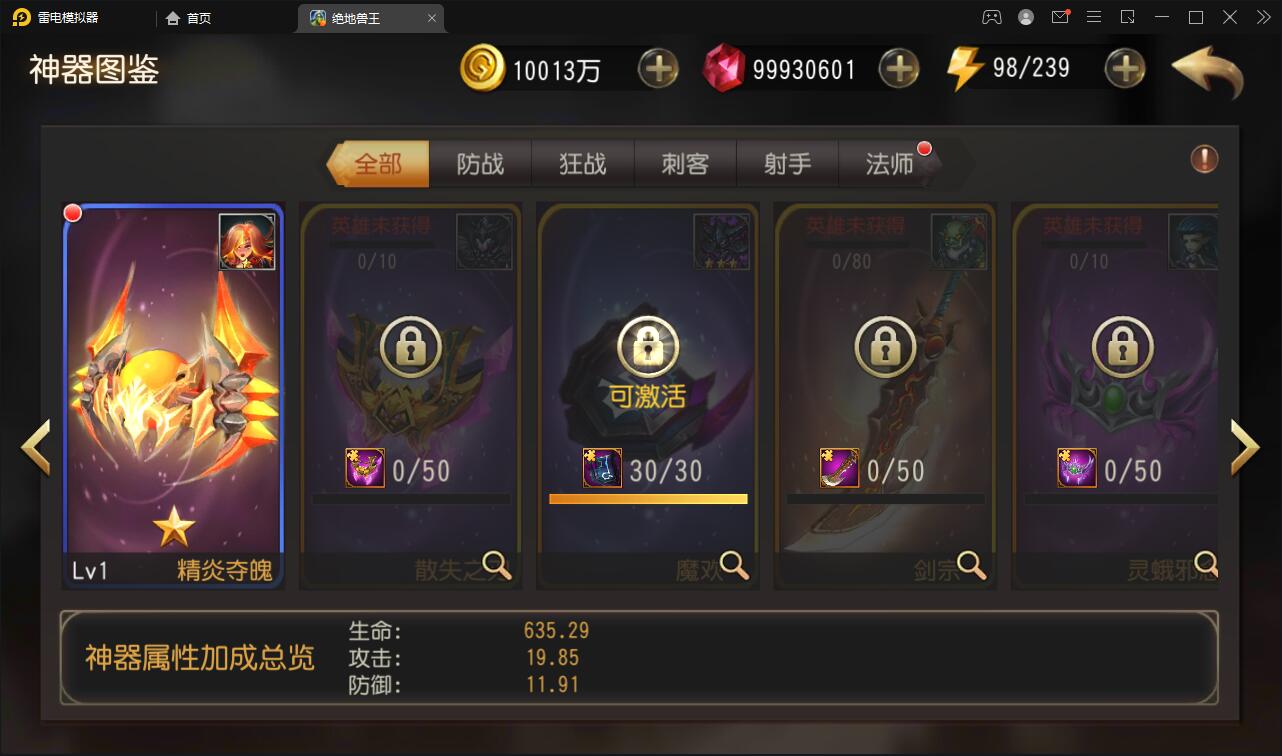Switch to the 刺客 class tab

685,163
